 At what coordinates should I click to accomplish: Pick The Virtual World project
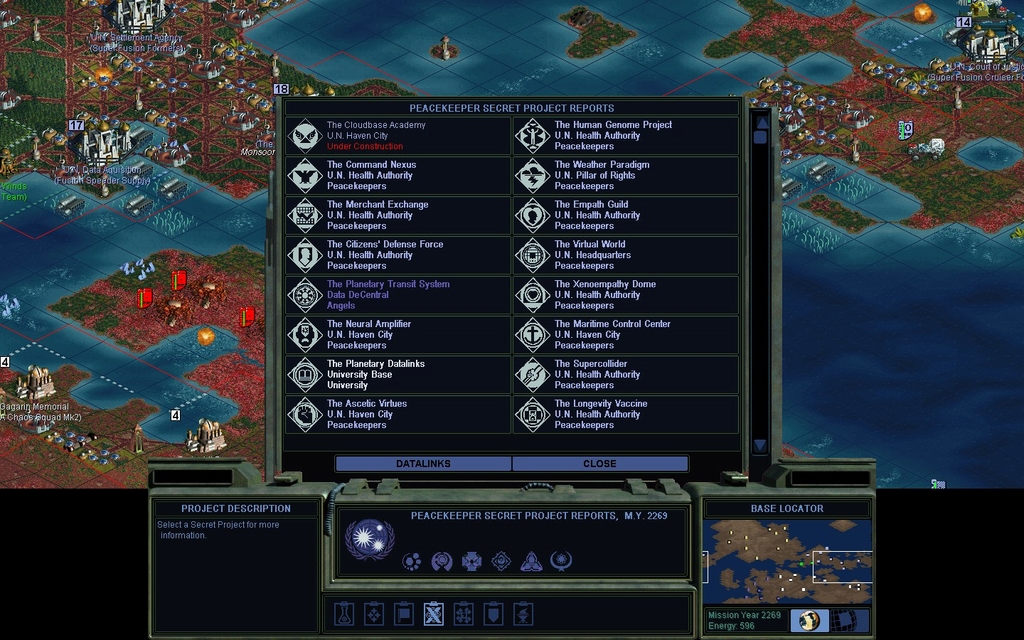(x=626, y=255)
